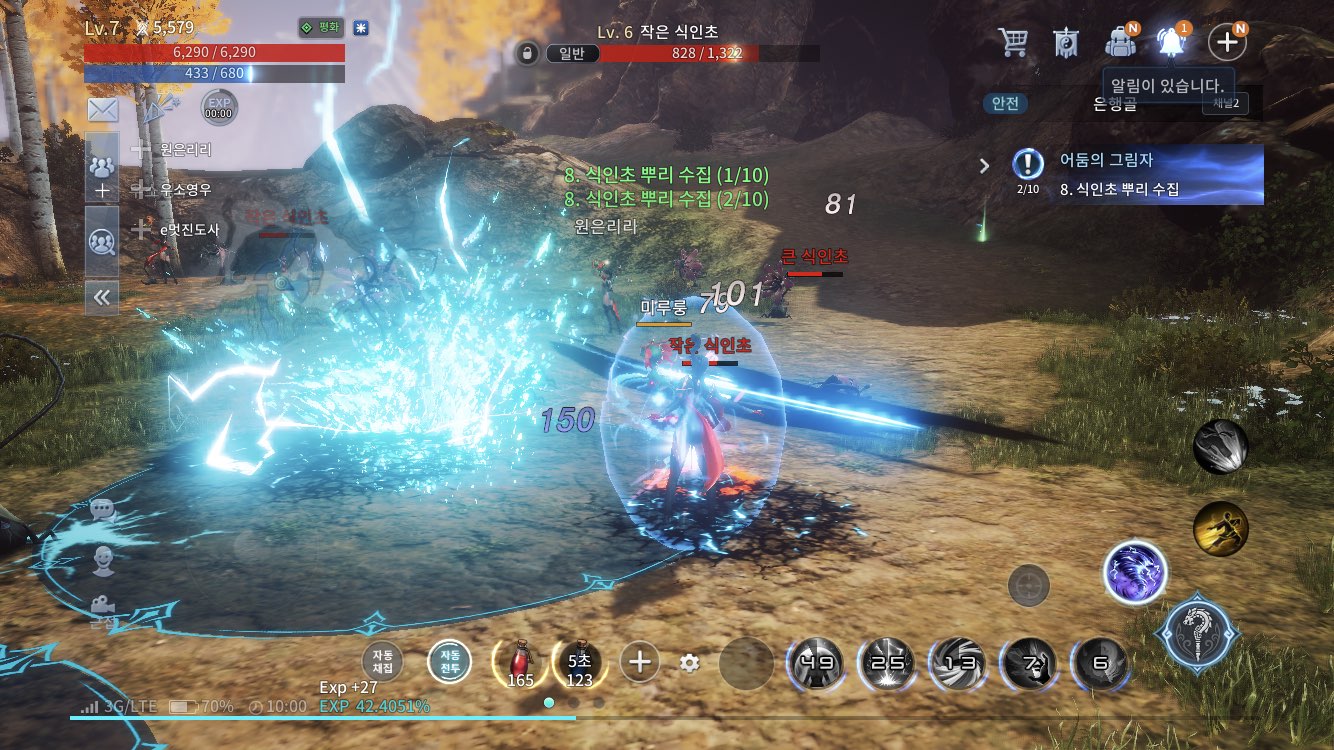Viewport: 1334px width, 750px height.
Task: Toggle the 평화 peace mode button
Action: point(320,28)
